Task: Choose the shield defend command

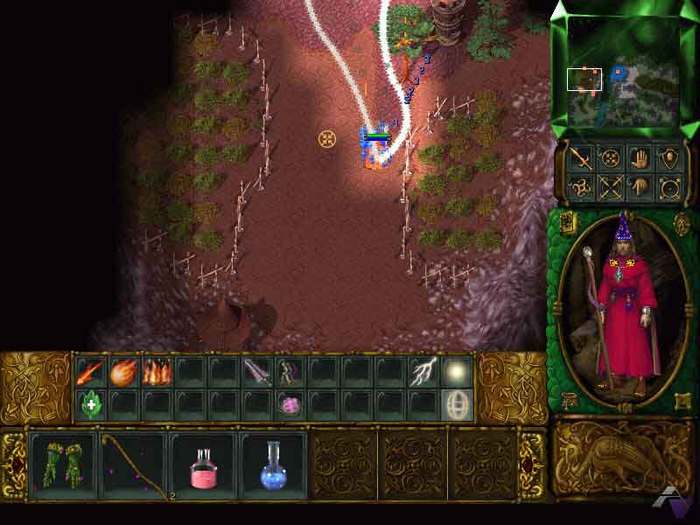Action: tap(668, 157)
